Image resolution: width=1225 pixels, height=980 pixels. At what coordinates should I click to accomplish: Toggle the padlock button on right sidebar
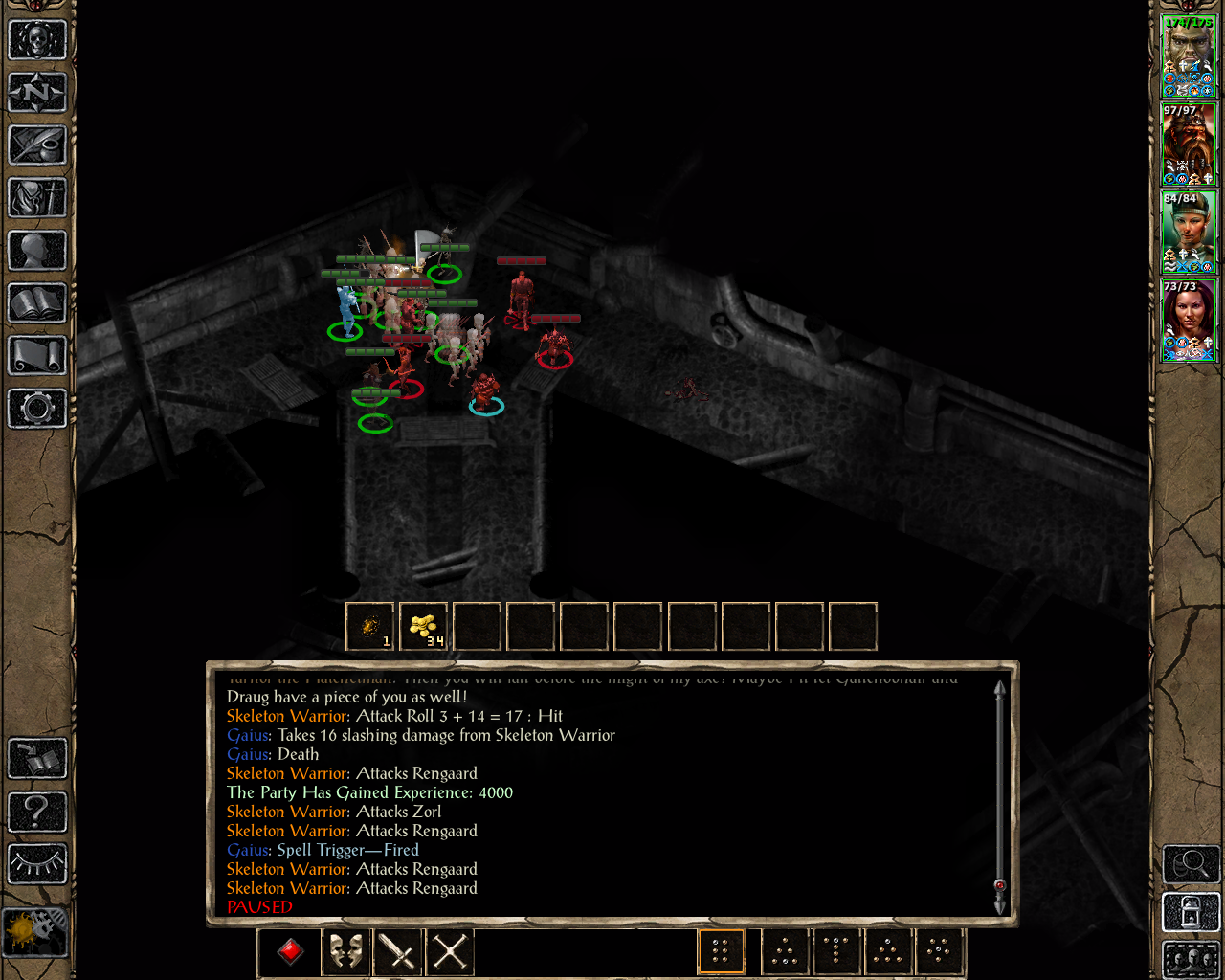1190,911
